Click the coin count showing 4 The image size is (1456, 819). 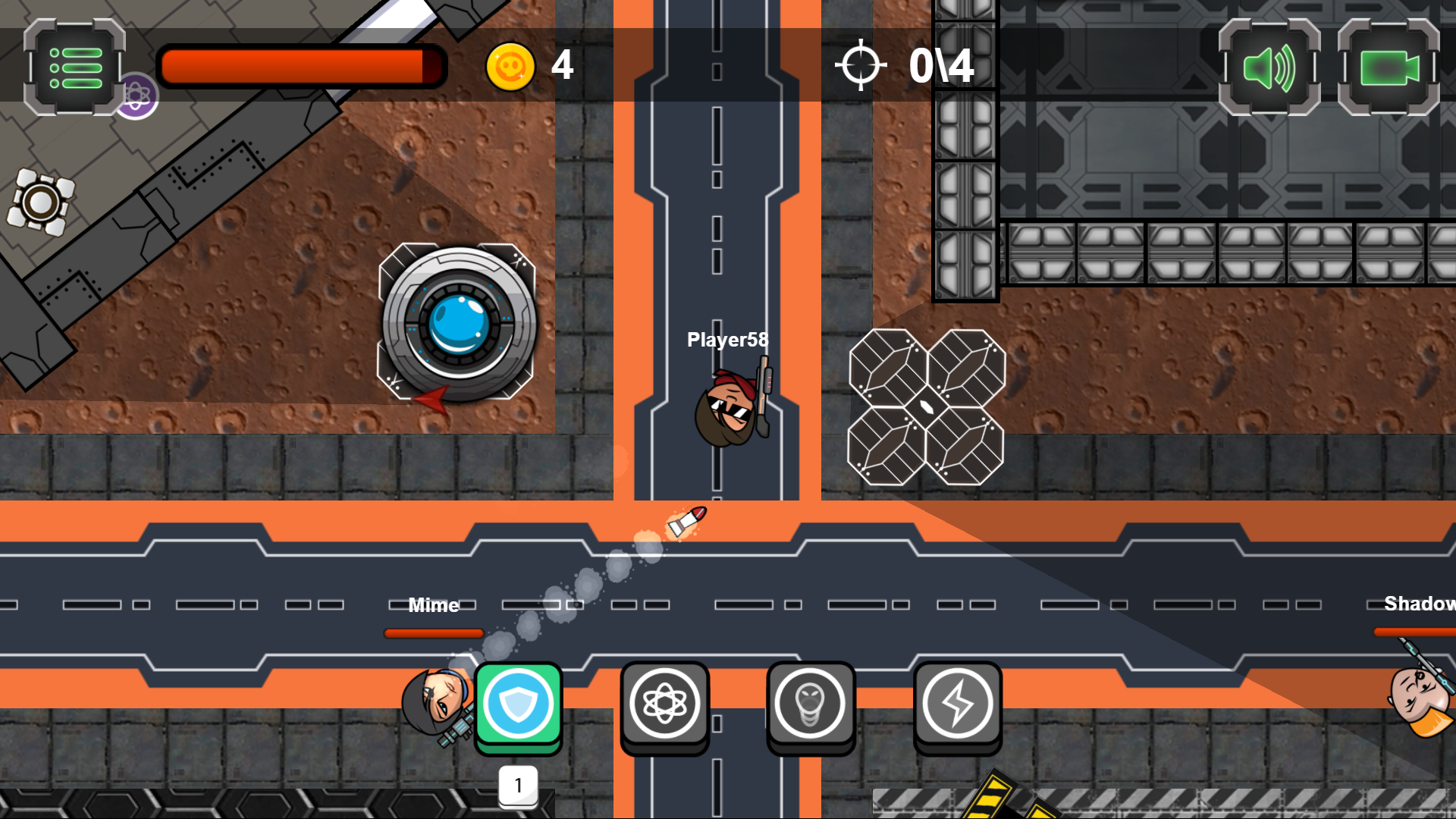pos(562,67)
